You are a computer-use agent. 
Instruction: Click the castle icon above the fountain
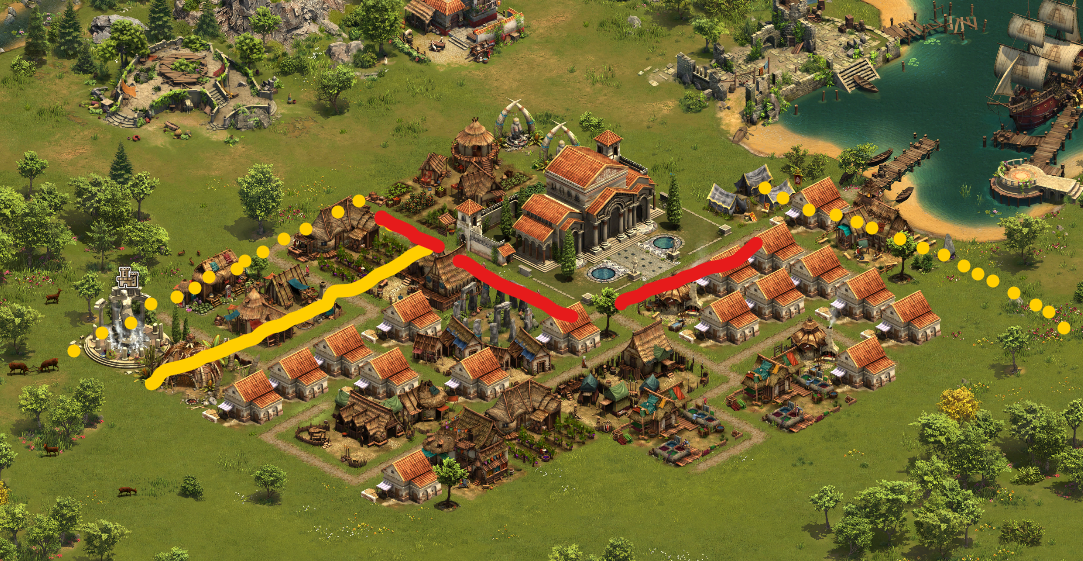127,278
